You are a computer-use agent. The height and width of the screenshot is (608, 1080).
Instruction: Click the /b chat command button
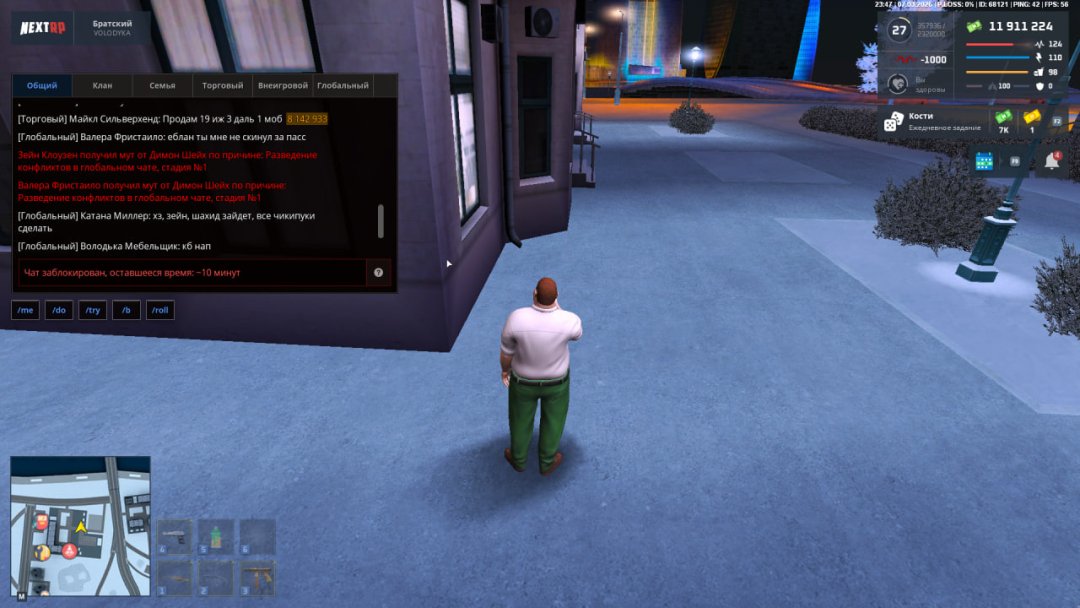(x=126, y=311)
